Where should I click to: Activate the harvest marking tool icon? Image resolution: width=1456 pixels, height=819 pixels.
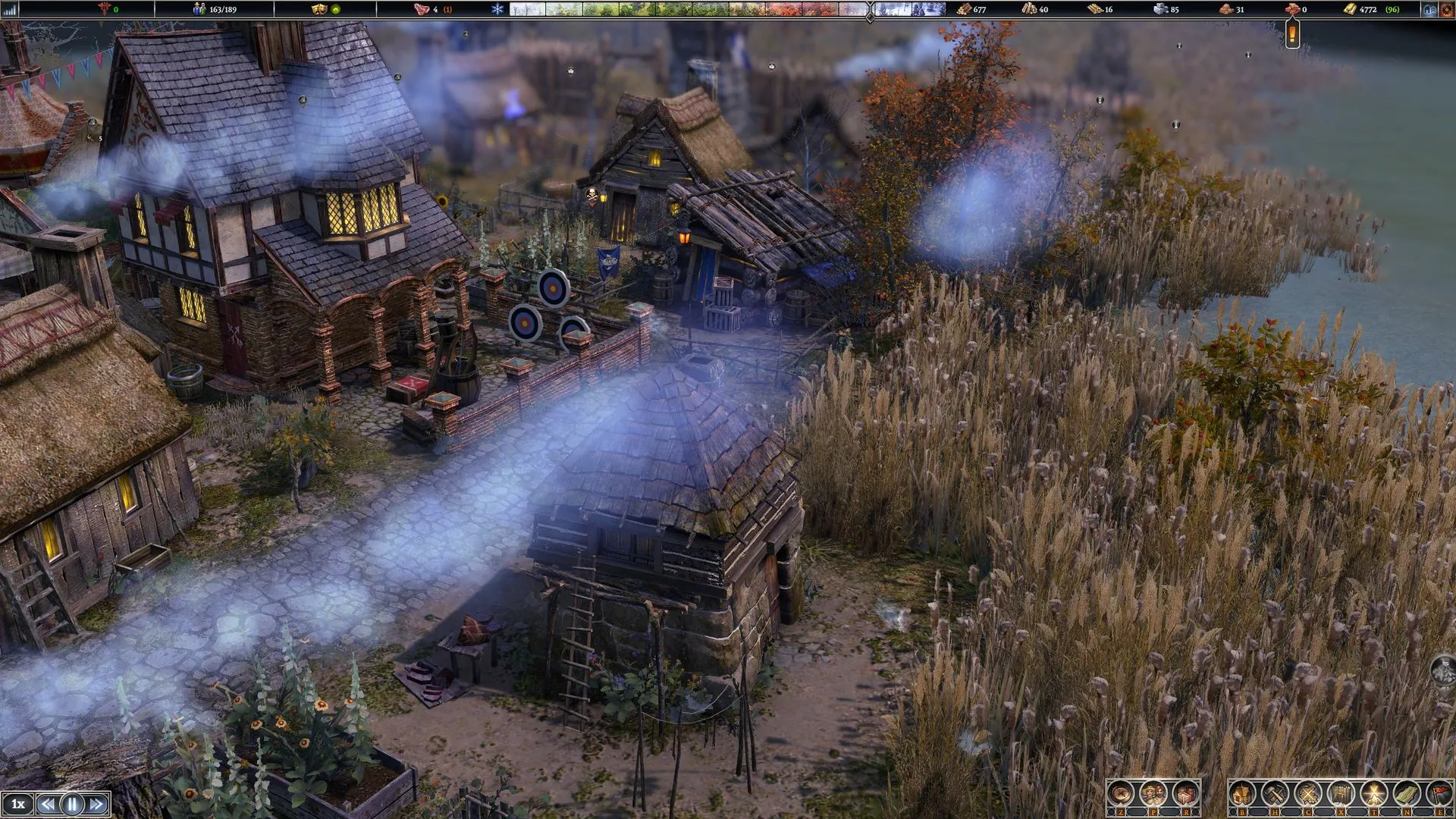(1307, 795)
